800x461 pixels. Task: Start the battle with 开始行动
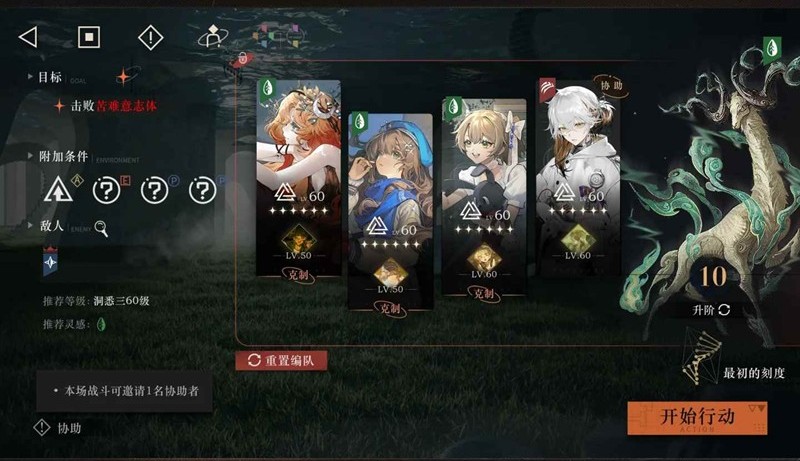(697, 417)
